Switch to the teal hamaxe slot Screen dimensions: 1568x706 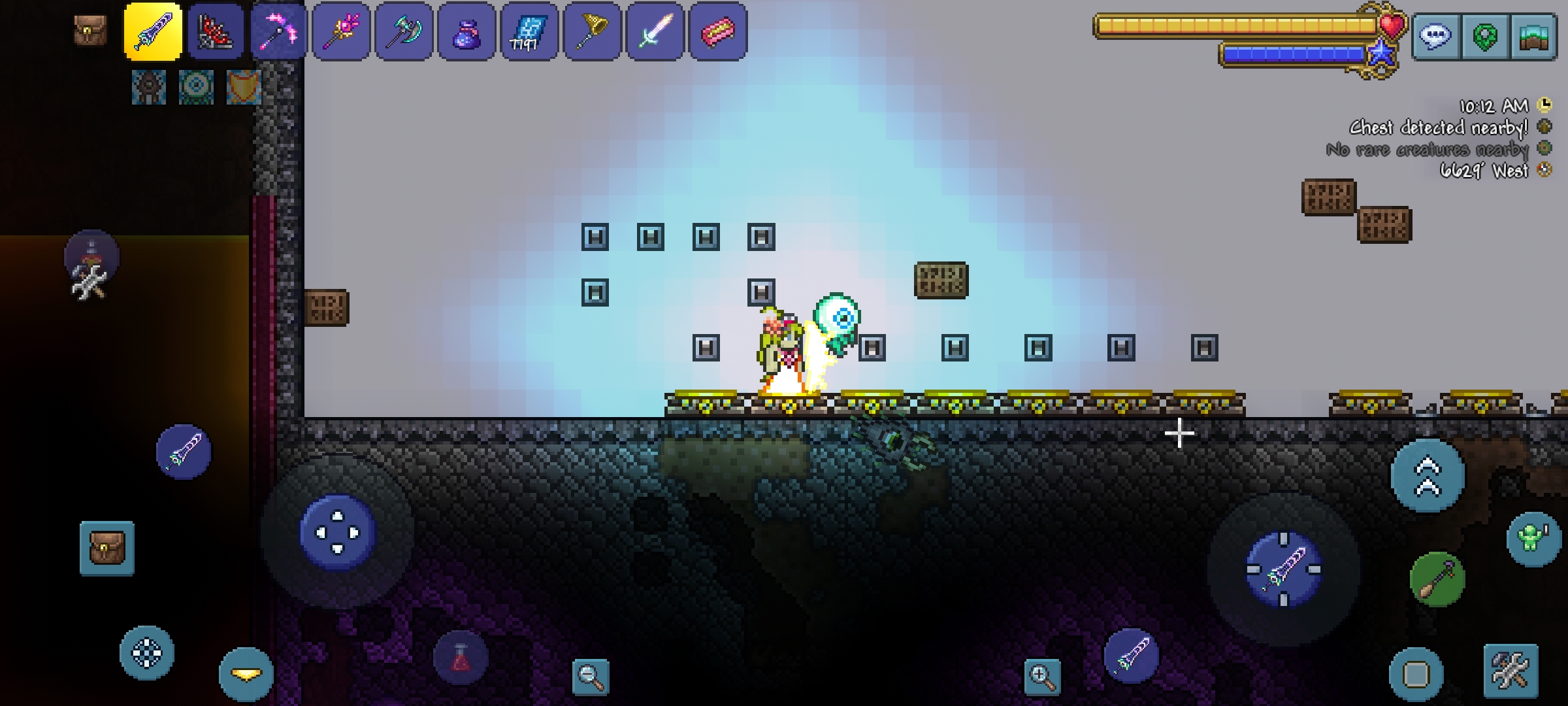pos(404,31)
